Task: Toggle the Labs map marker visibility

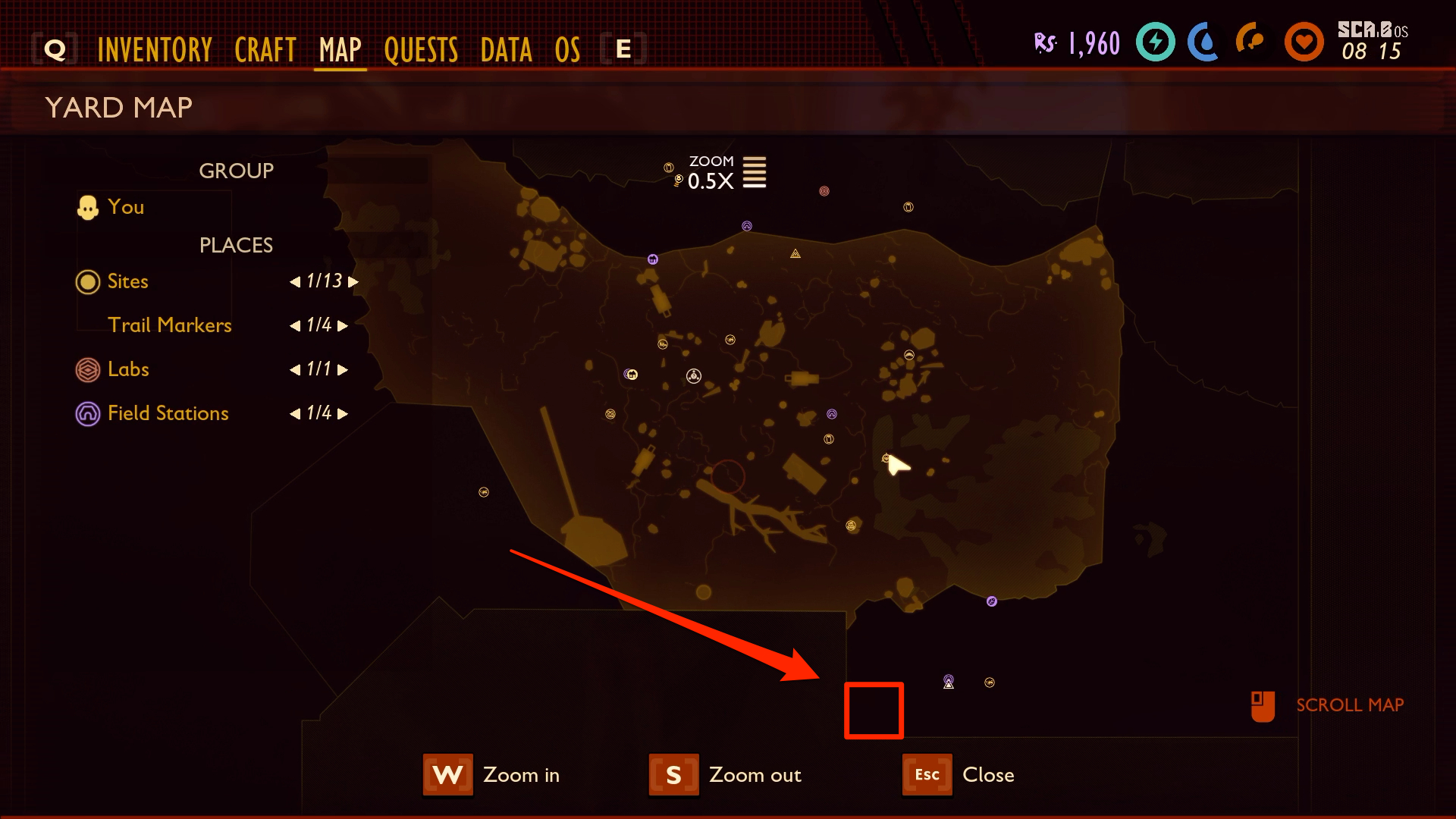Action: click(x=87, y=370)
